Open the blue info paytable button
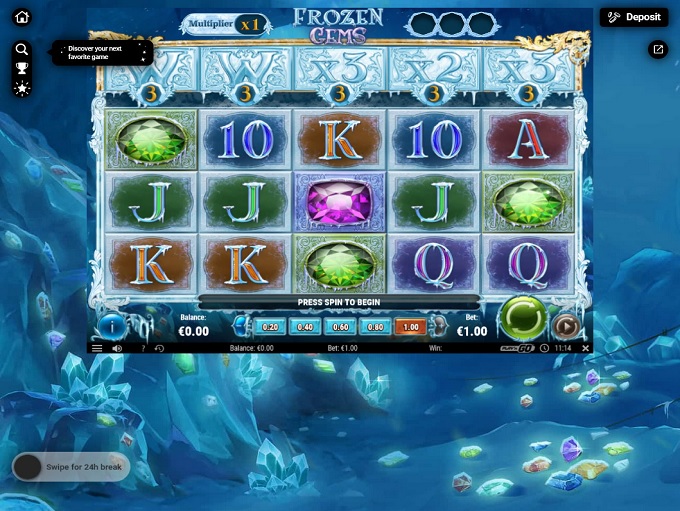The image size is (680, 511). point(111,326)
